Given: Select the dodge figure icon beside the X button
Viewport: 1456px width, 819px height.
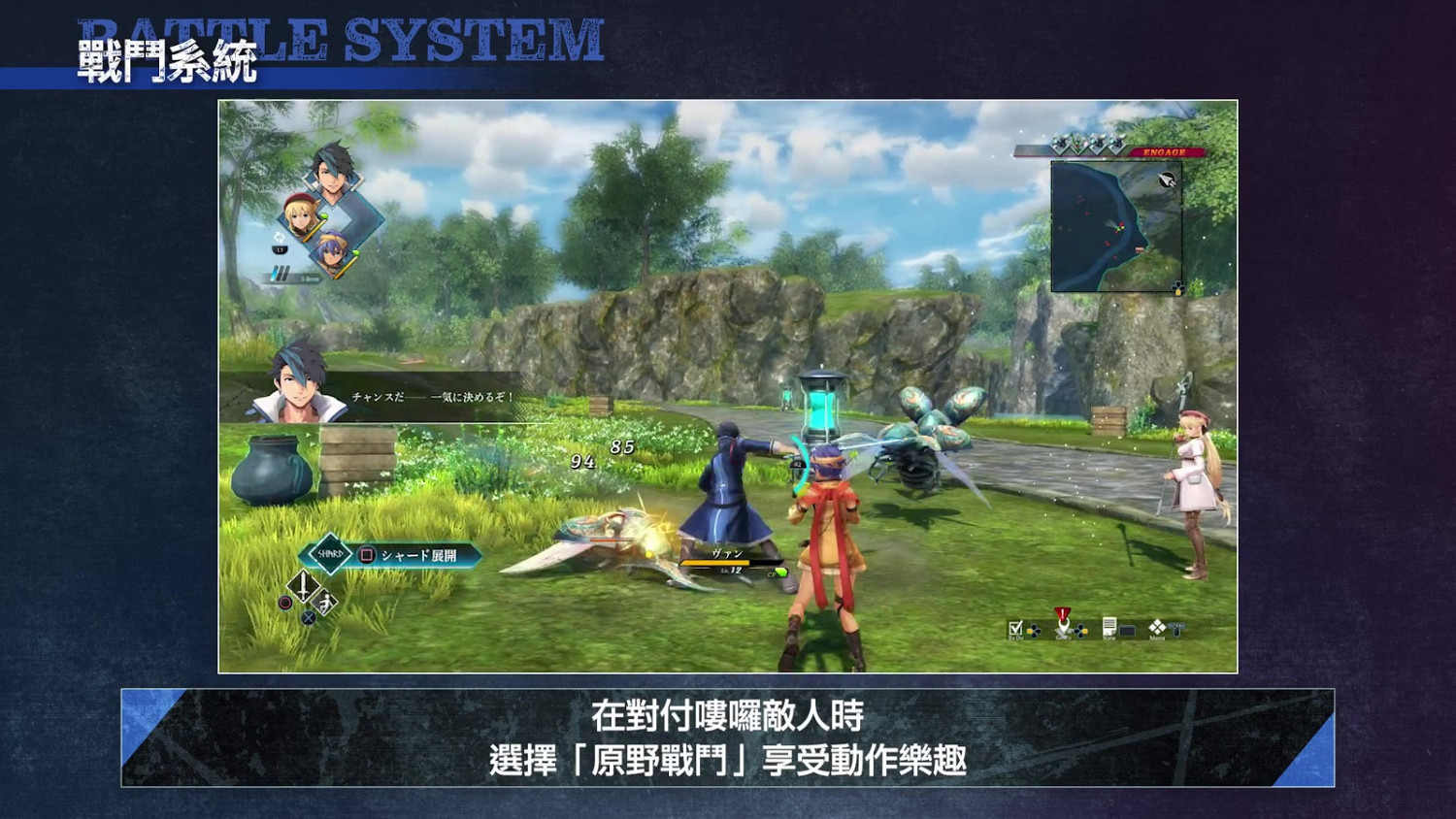Looking at the screenshot, I should point(323,603).
